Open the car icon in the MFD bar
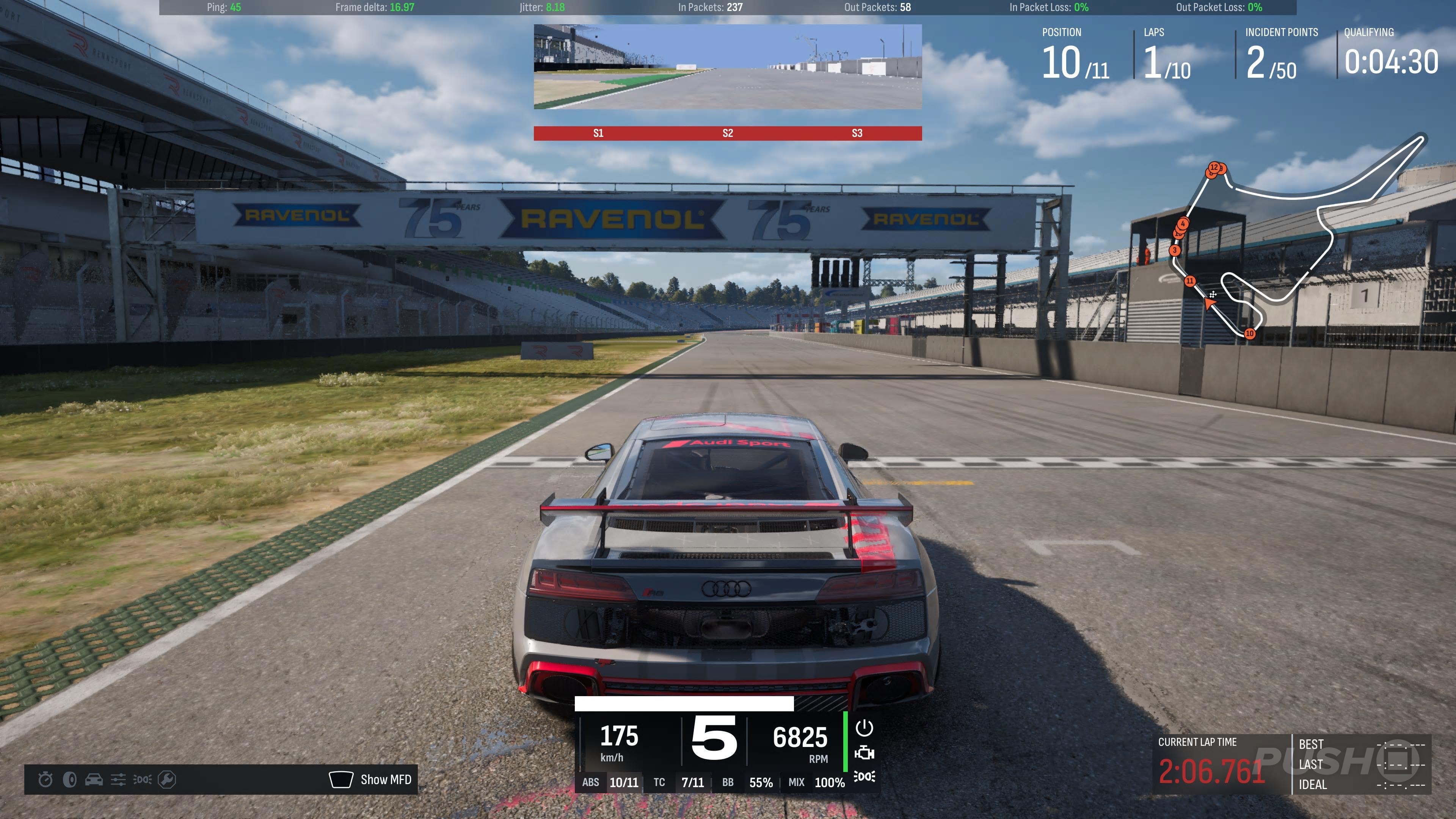 pos(94,780)
